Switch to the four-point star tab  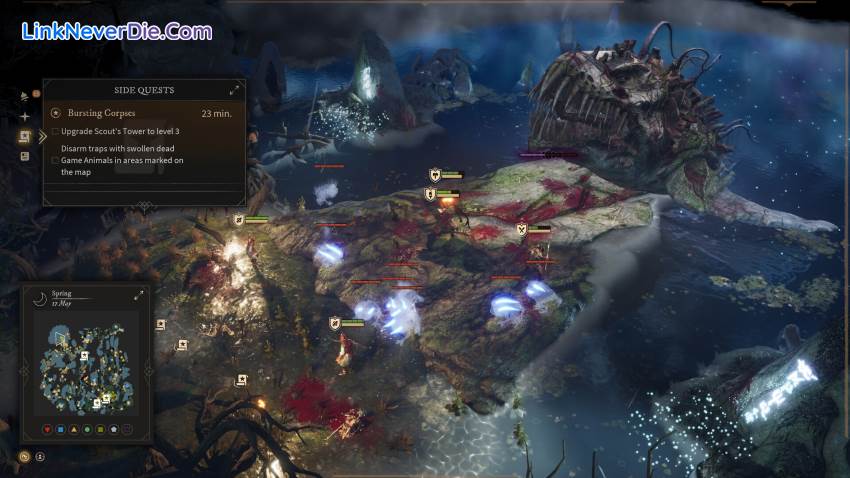coord(25,116)
